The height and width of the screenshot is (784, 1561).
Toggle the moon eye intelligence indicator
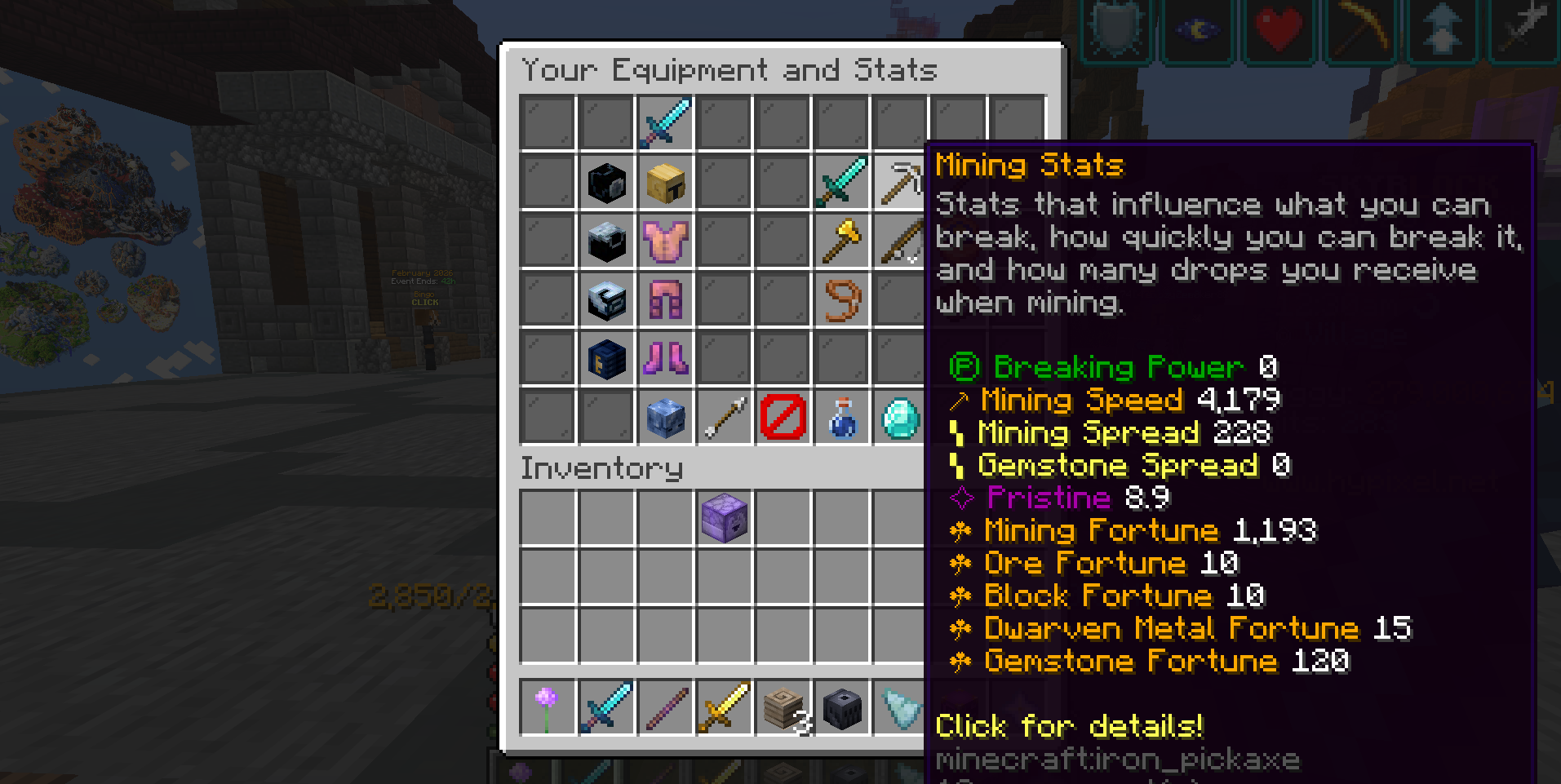[x=1196, y=31]
